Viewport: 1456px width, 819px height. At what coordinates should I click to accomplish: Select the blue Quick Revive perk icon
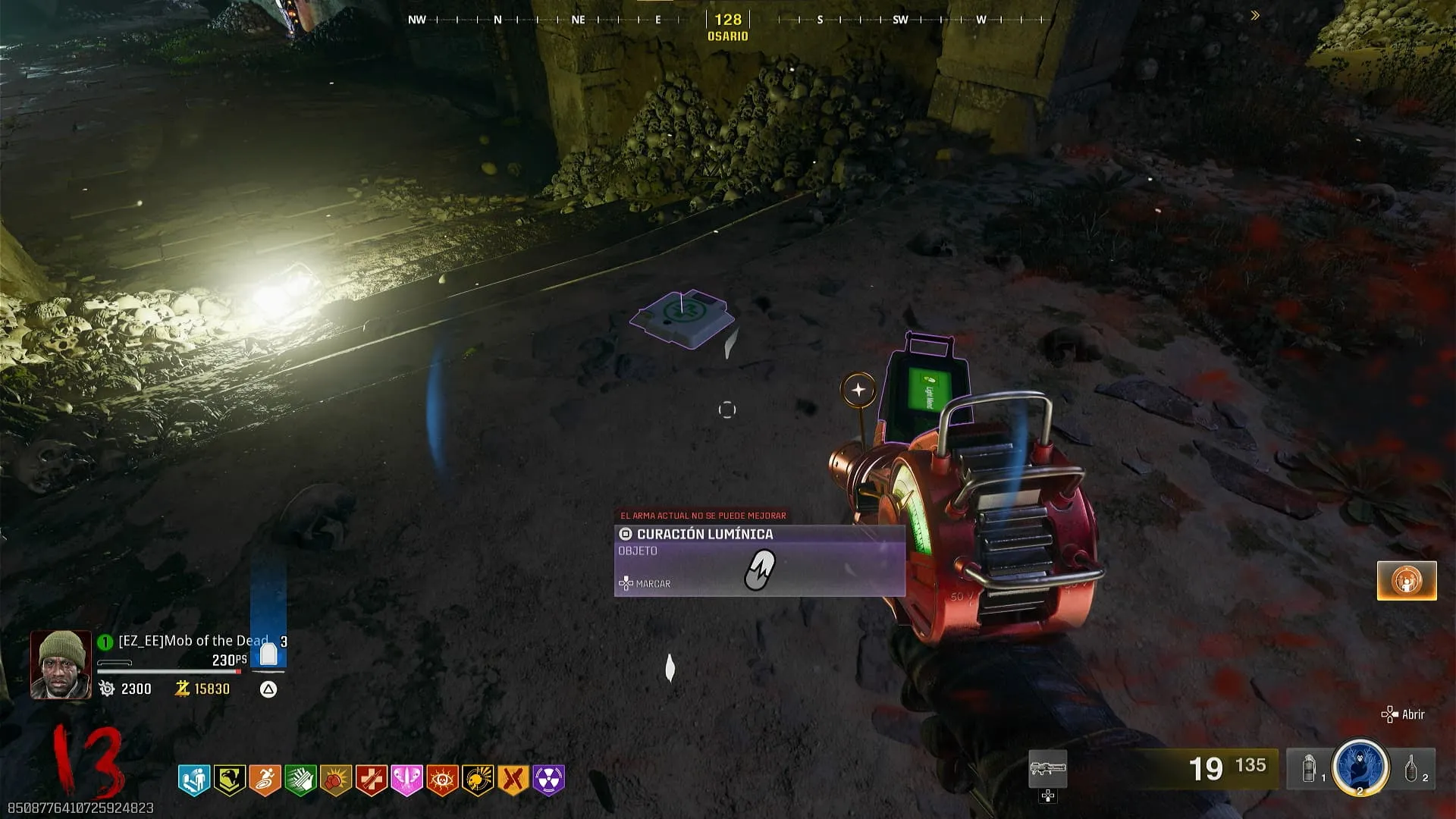coord(193,780)
